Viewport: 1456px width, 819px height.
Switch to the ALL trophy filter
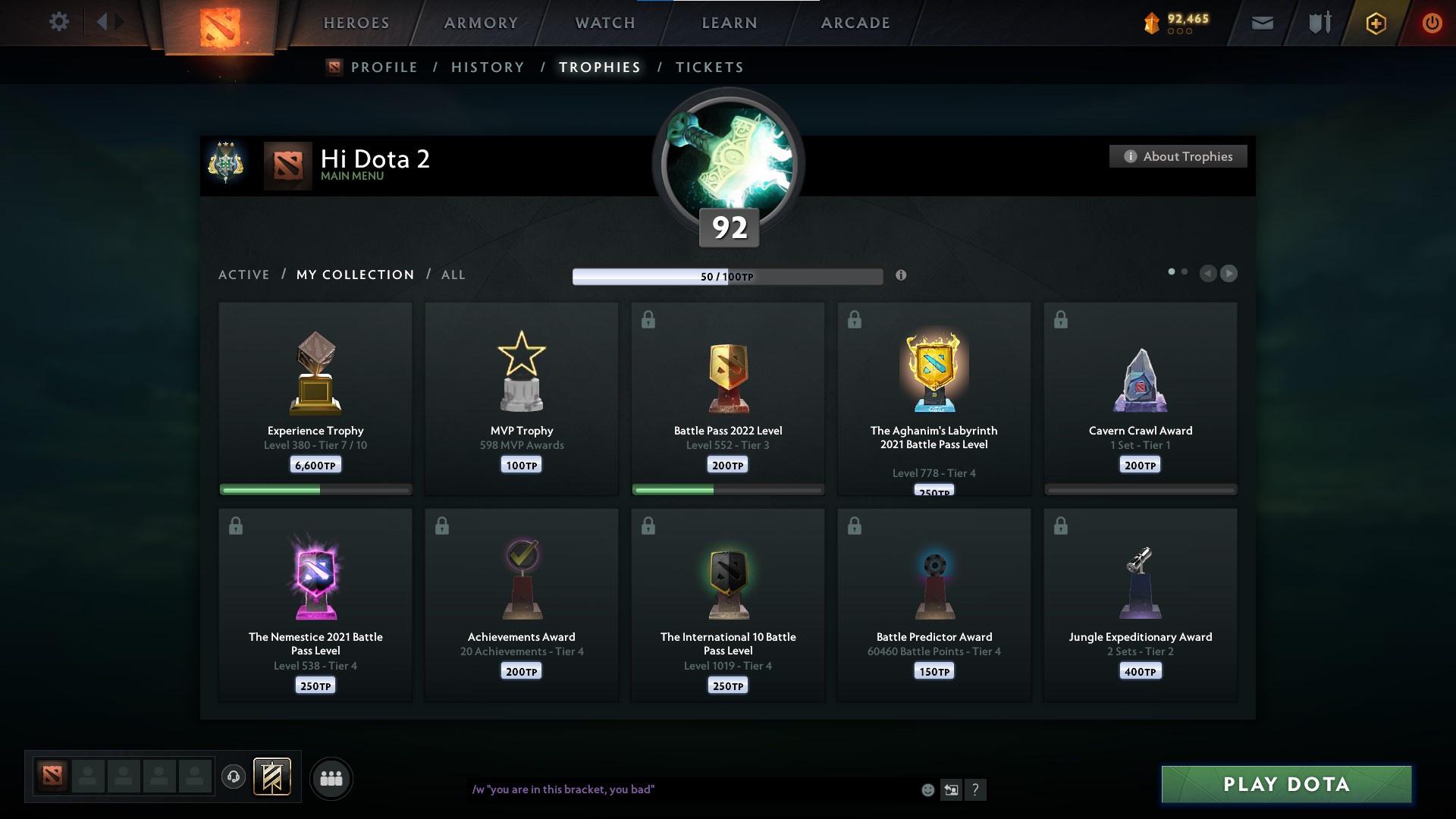(x=453, y=275)
